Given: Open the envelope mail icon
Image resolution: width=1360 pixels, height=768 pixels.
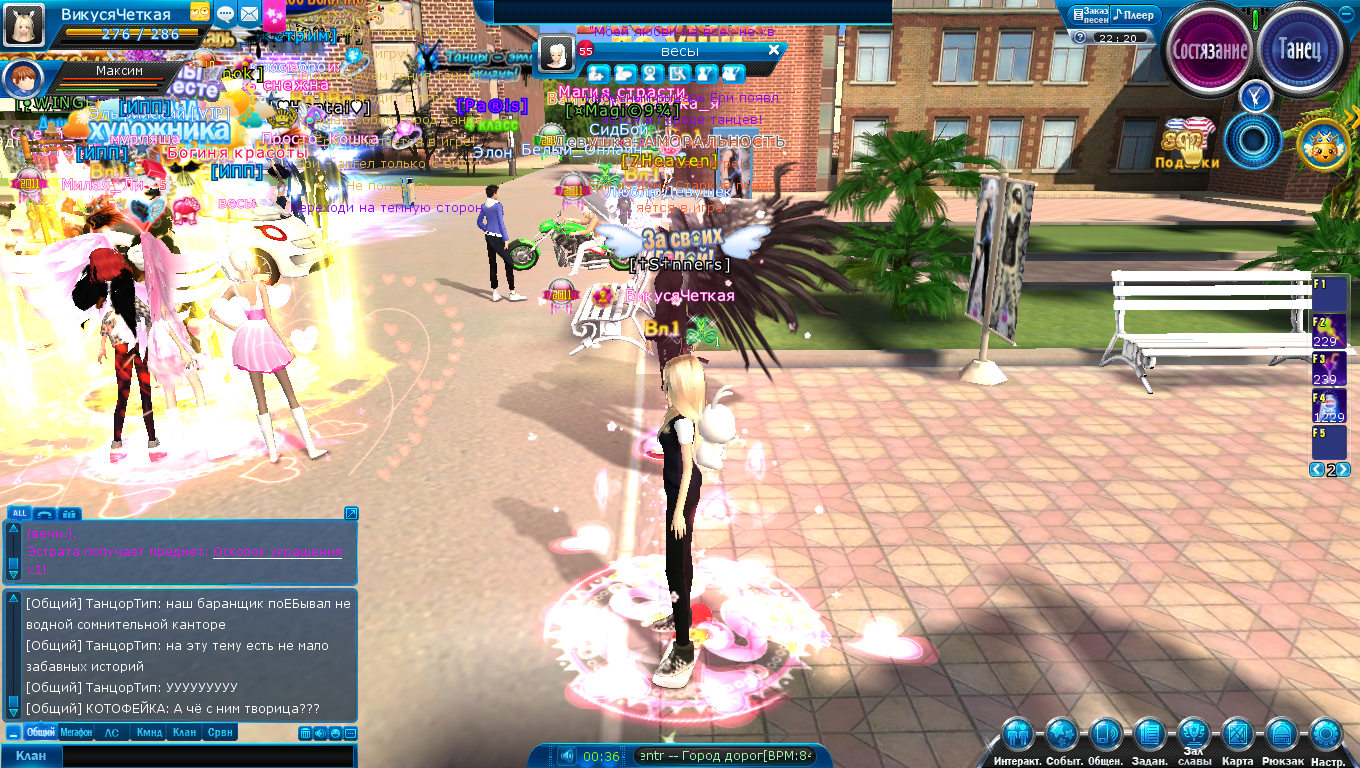Looking at the screenshot, I should pyautogui.click(x=248, y=13).
